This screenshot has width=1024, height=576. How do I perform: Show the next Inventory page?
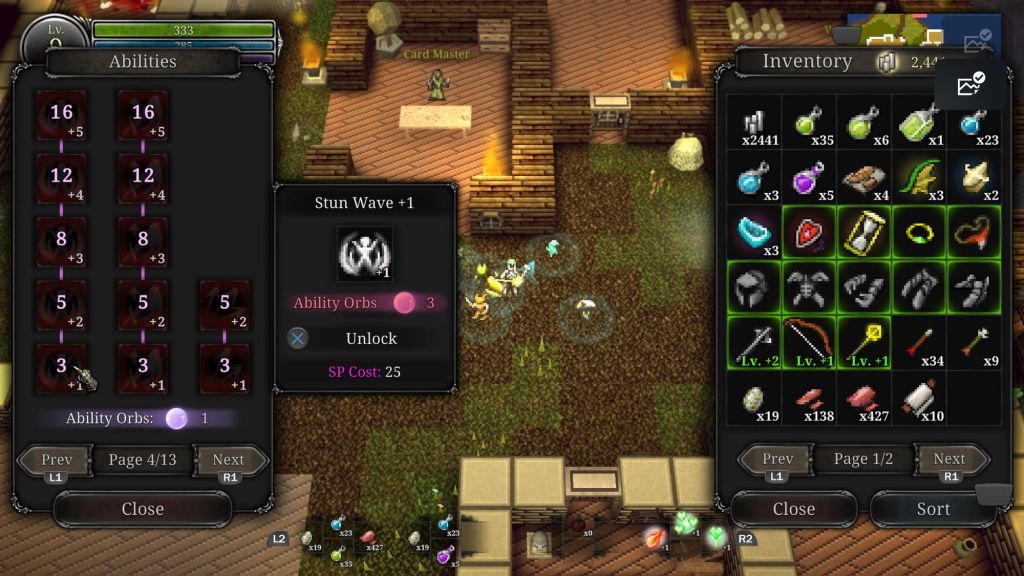[x=948, y=460]
